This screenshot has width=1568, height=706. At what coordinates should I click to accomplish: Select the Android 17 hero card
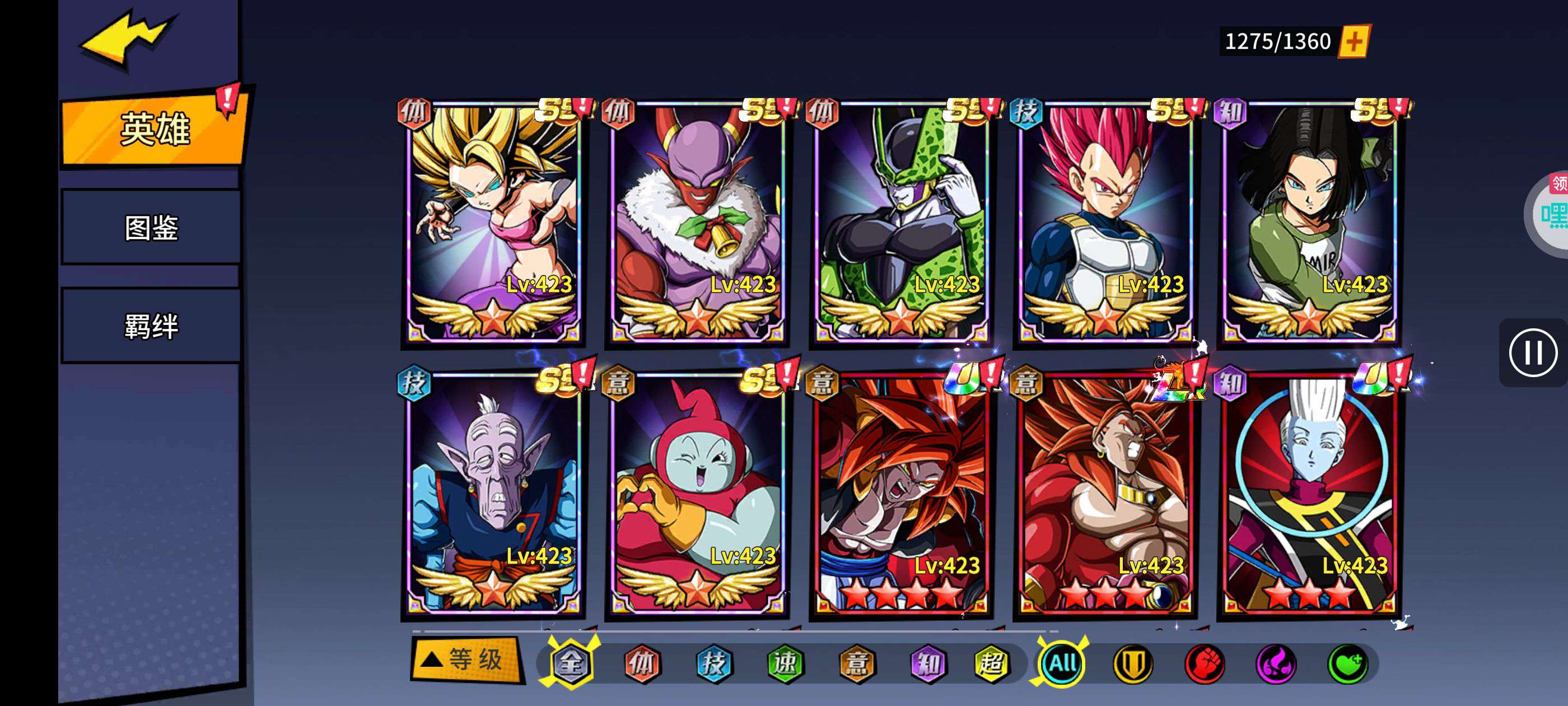(x=1309, y=222)
